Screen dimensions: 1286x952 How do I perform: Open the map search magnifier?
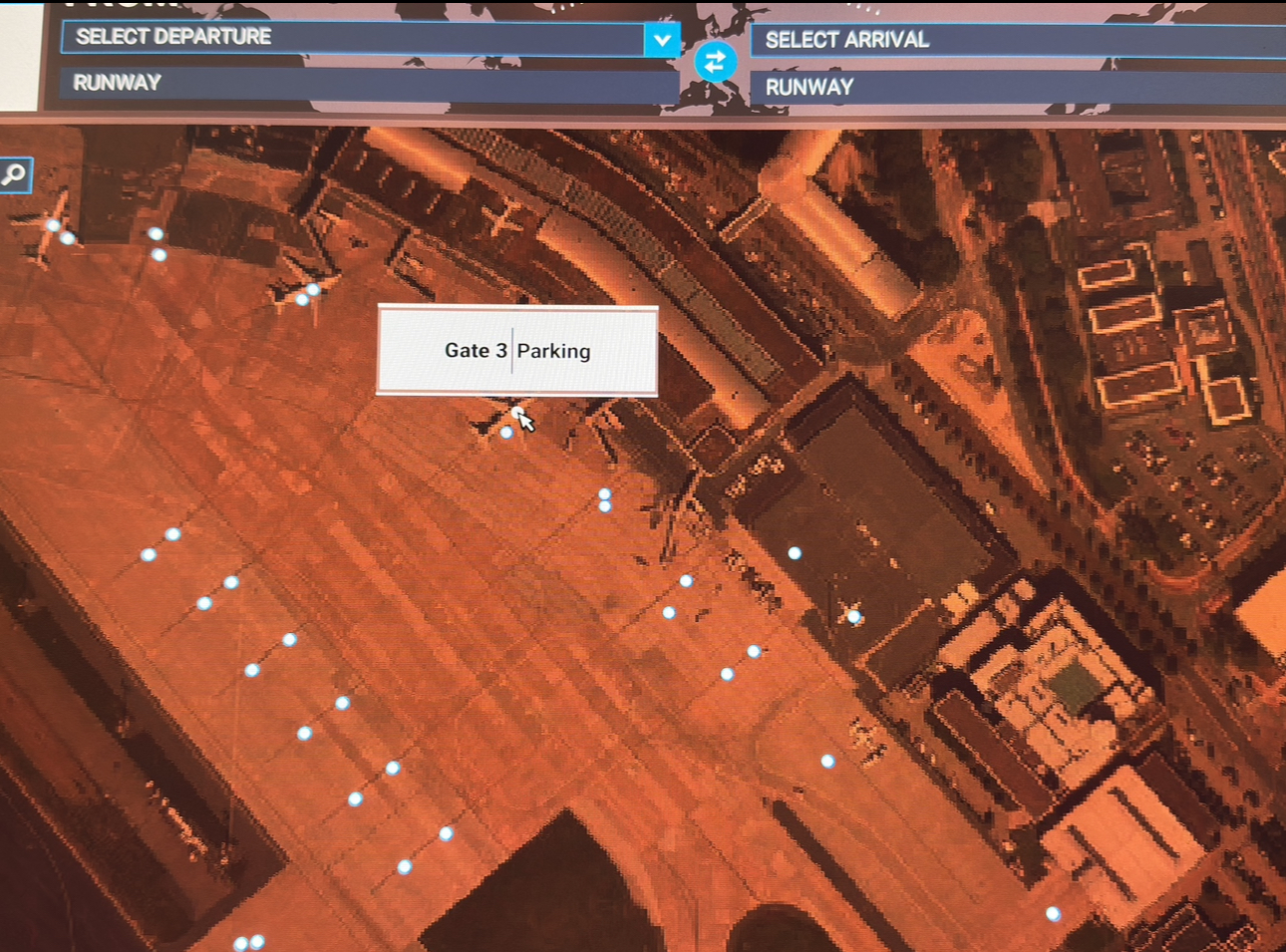click(15, 174)
